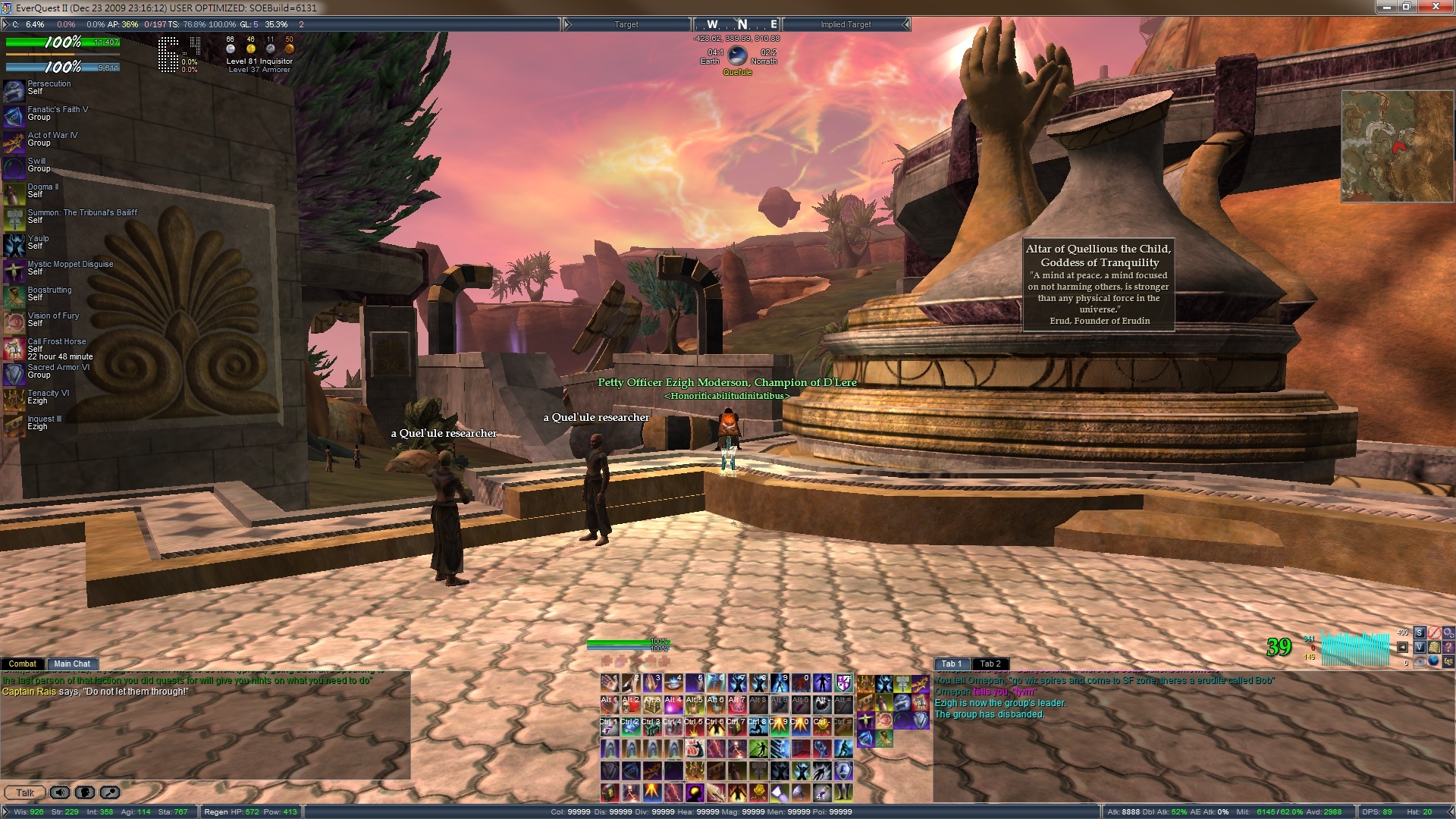
Task: Select Tab 1 in right chat window
Action: (x=951, y=664)
